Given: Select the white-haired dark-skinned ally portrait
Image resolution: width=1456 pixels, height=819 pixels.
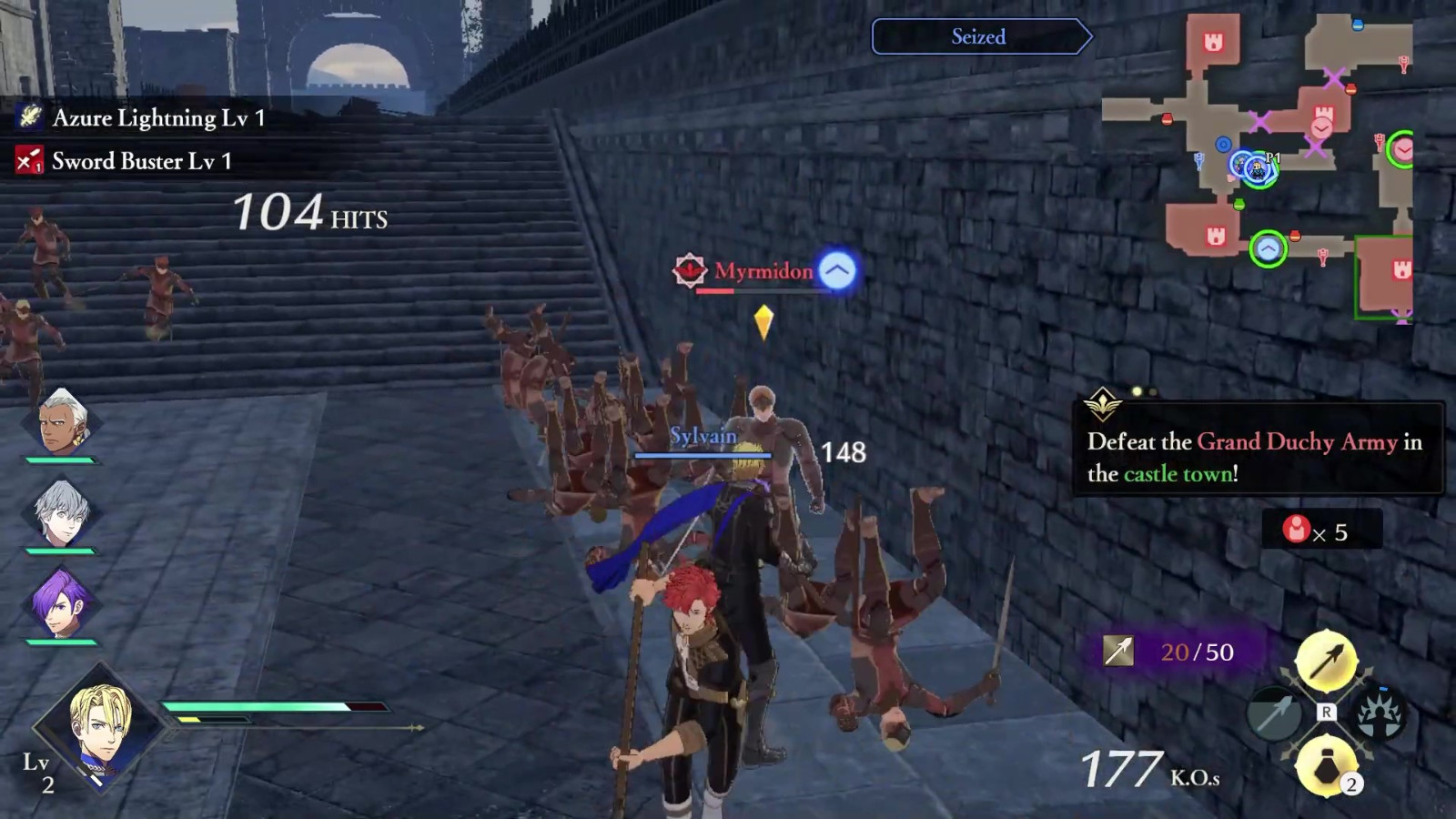Looking at the screenshot, I should pos(62,422).
